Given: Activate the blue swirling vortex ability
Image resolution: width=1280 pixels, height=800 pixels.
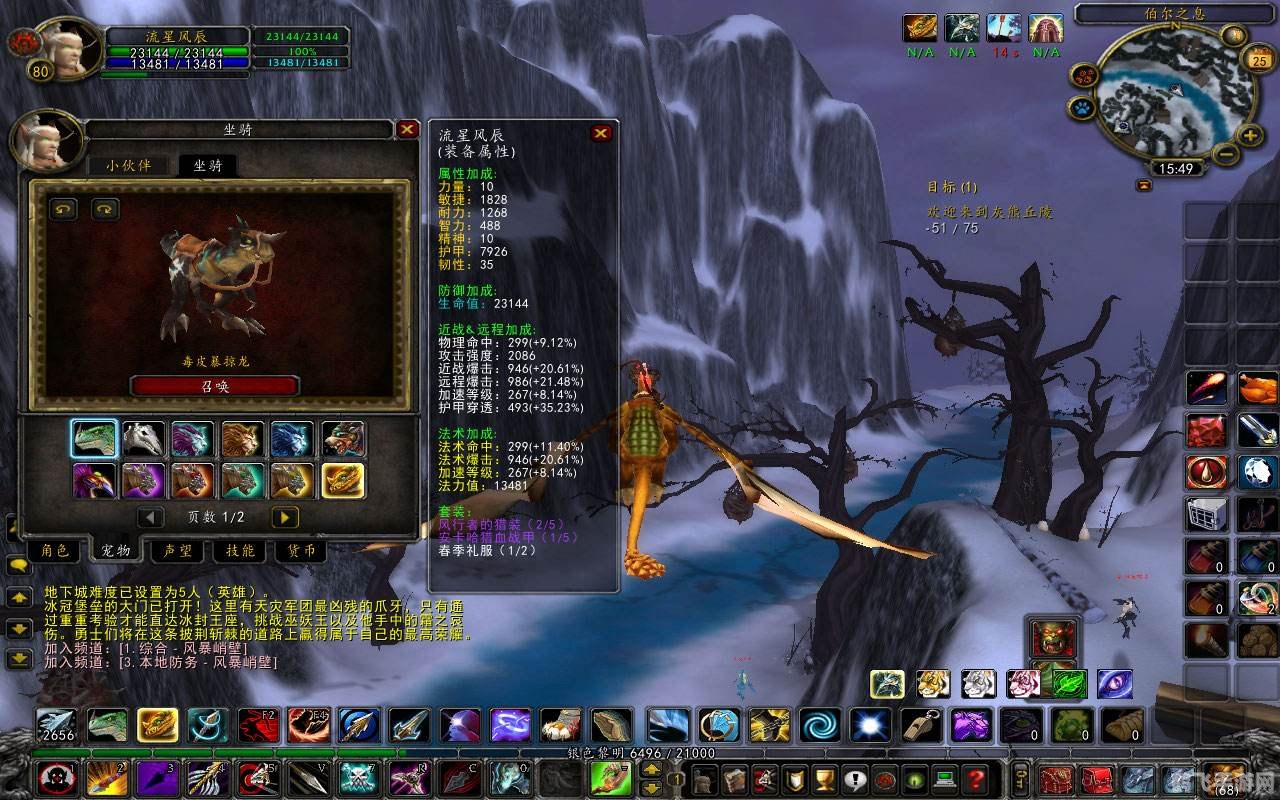Looking at the screenshot, I should click(819, 725).
